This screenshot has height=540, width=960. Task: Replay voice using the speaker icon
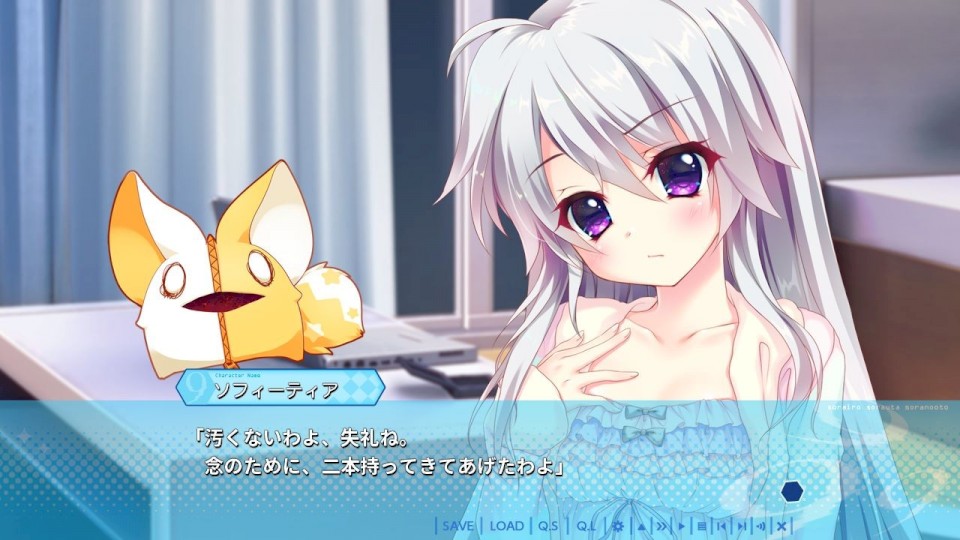pos(761,526)
